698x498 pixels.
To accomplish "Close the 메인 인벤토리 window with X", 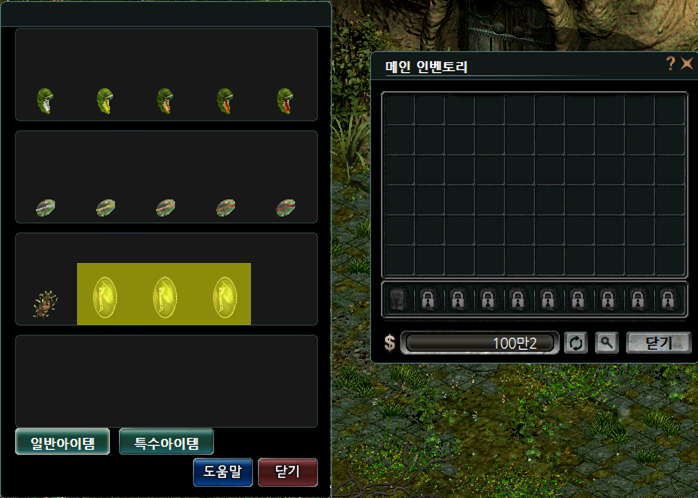I will 687,65.
